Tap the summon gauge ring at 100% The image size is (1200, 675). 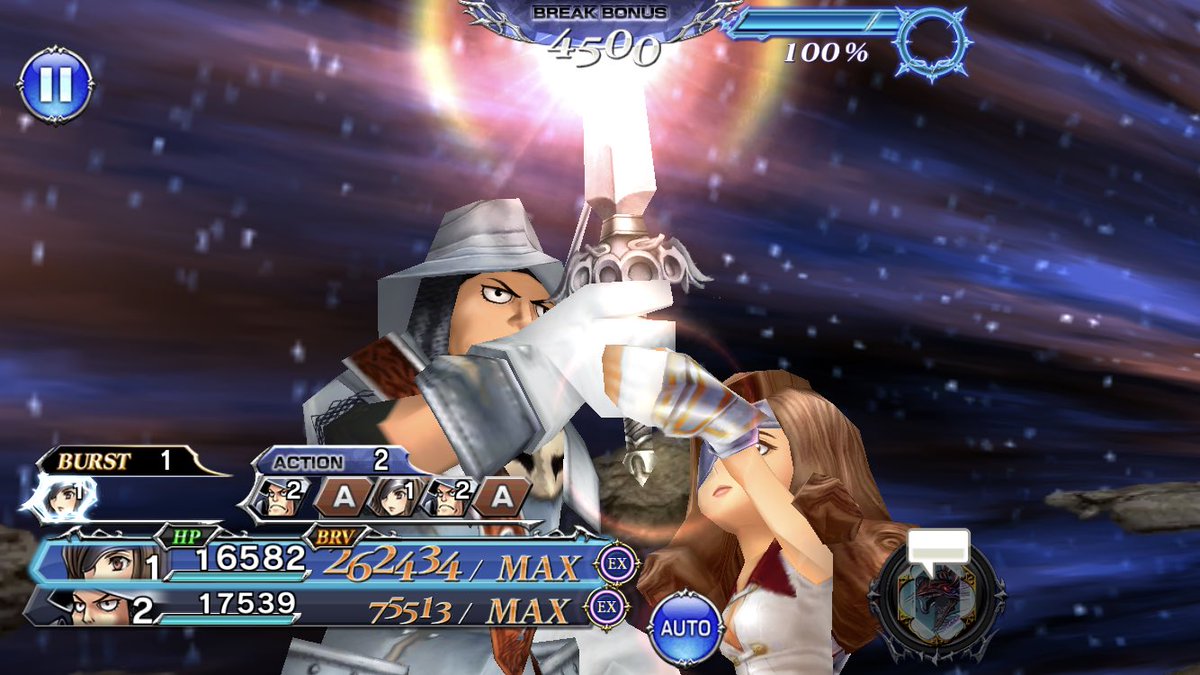coord(933,42)
